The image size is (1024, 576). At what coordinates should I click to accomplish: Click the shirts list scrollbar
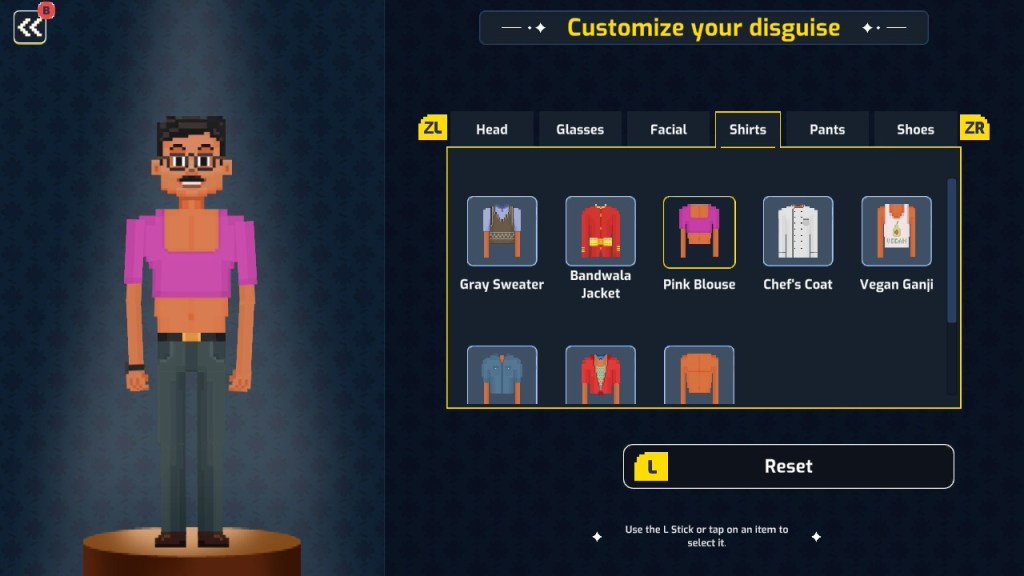[x=951, y=250]
